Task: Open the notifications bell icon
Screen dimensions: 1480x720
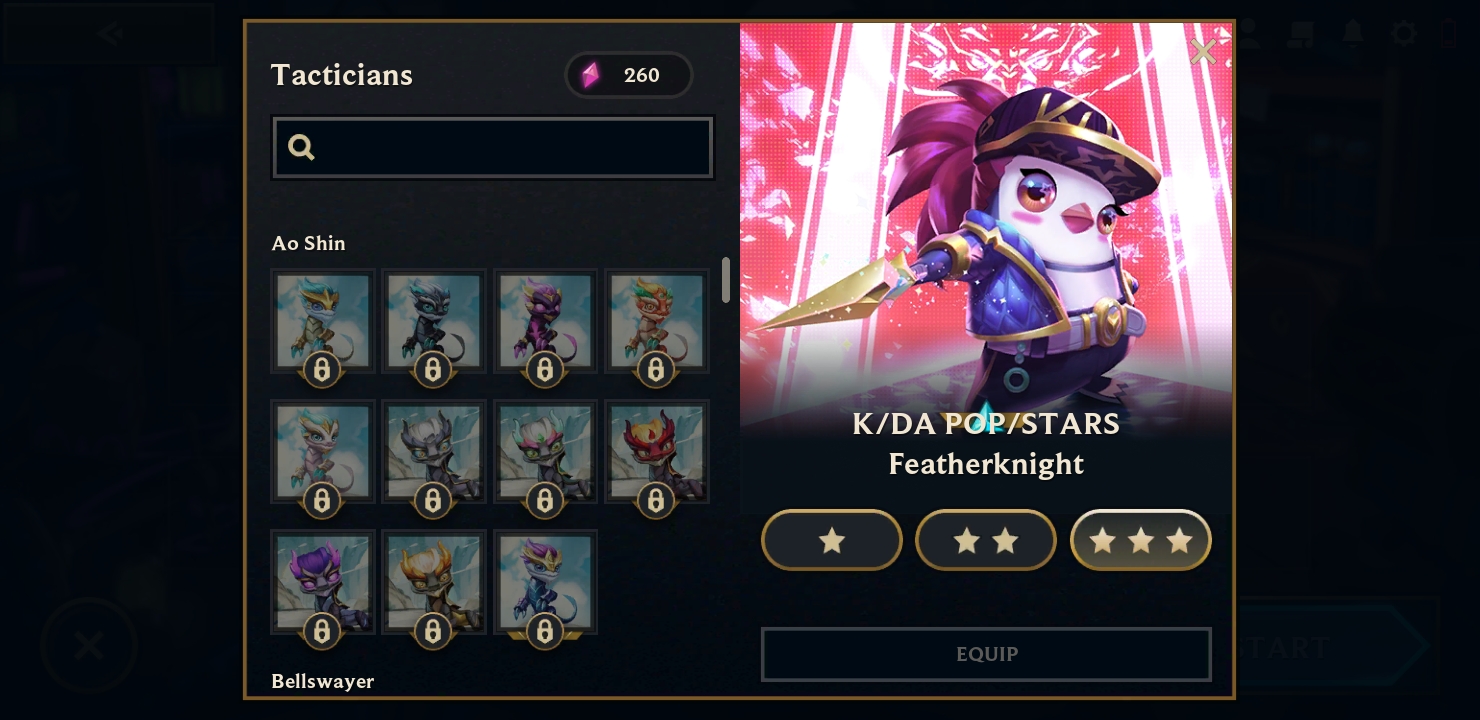Action: (x=1353, y=33)
